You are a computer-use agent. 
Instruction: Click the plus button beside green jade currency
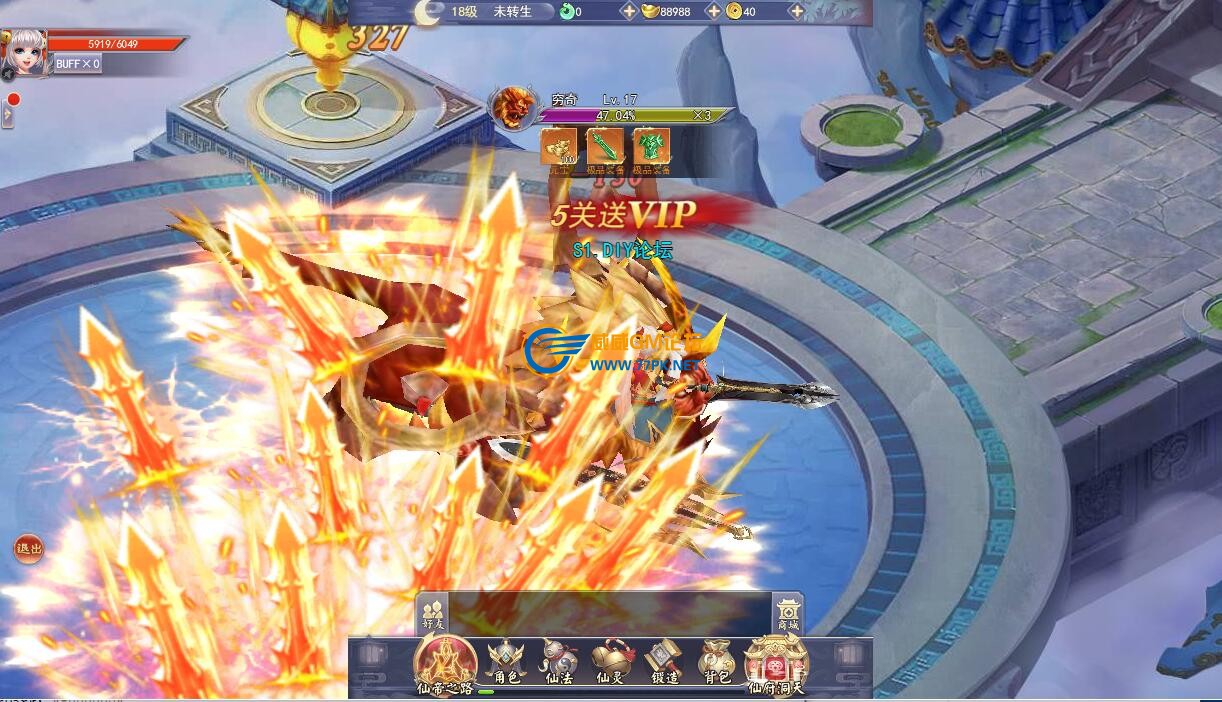tap(628, 12)
